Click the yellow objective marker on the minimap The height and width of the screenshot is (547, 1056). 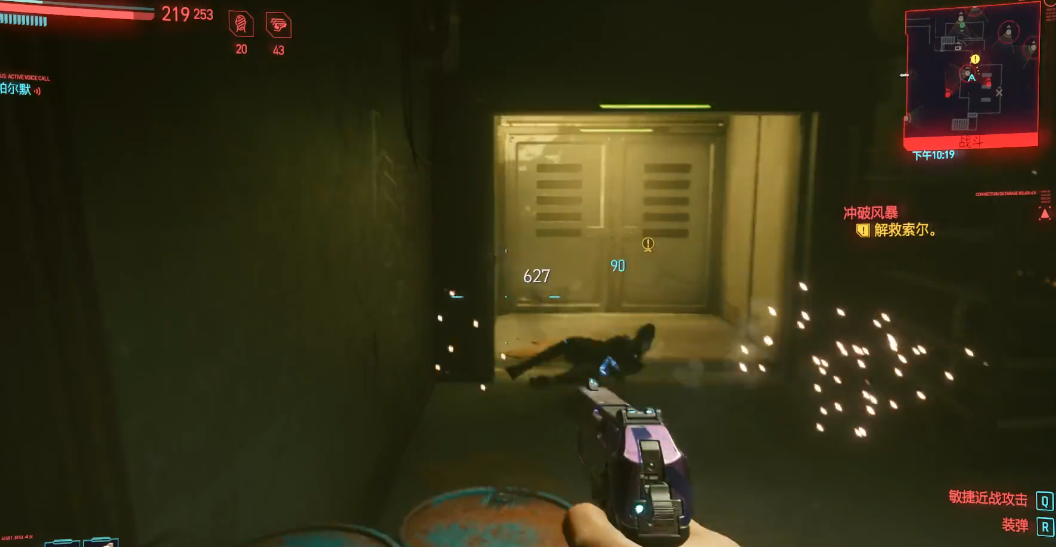(975, 59)
